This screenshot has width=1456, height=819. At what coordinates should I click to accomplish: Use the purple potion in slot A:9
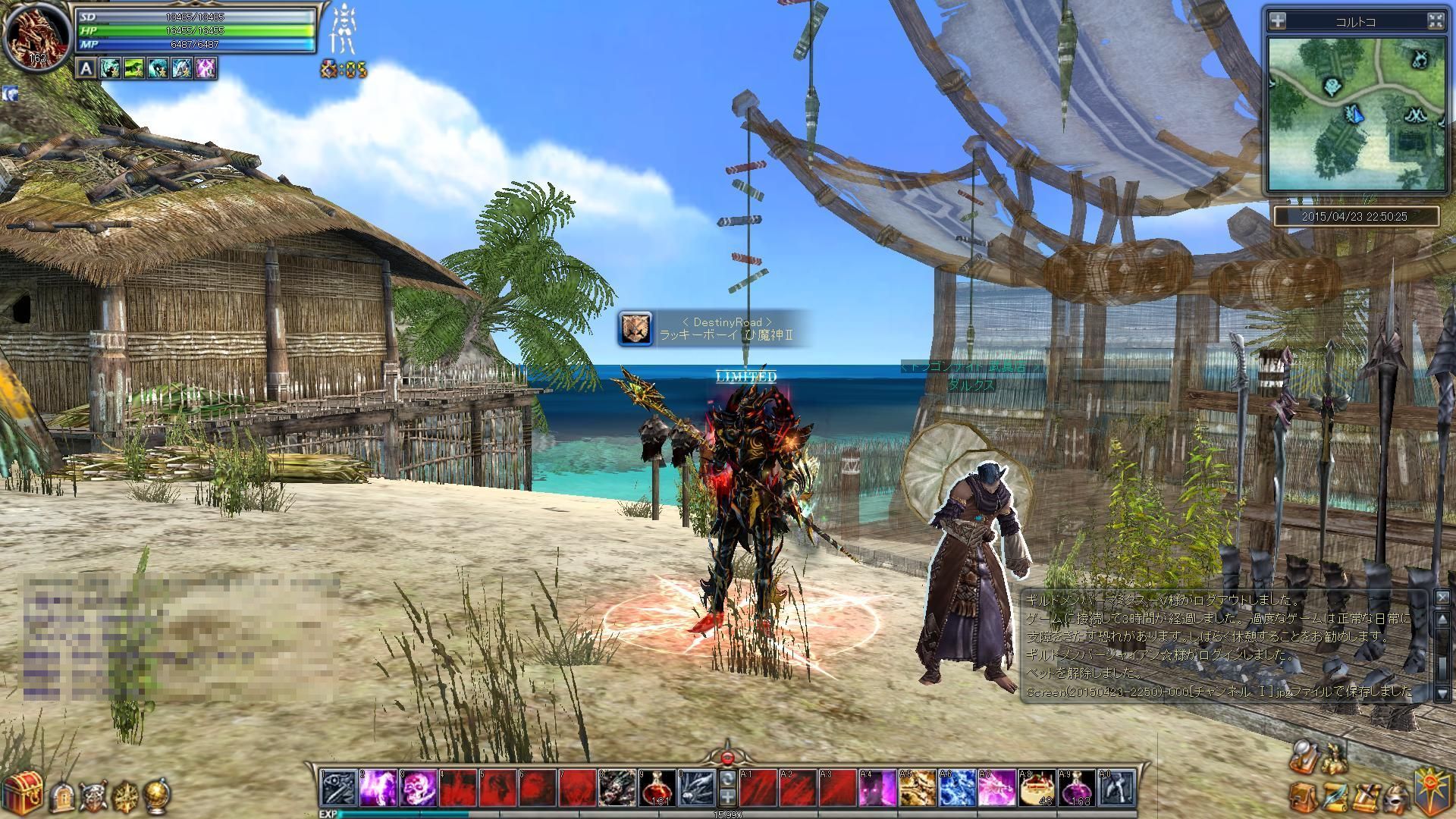(1078, 788)
